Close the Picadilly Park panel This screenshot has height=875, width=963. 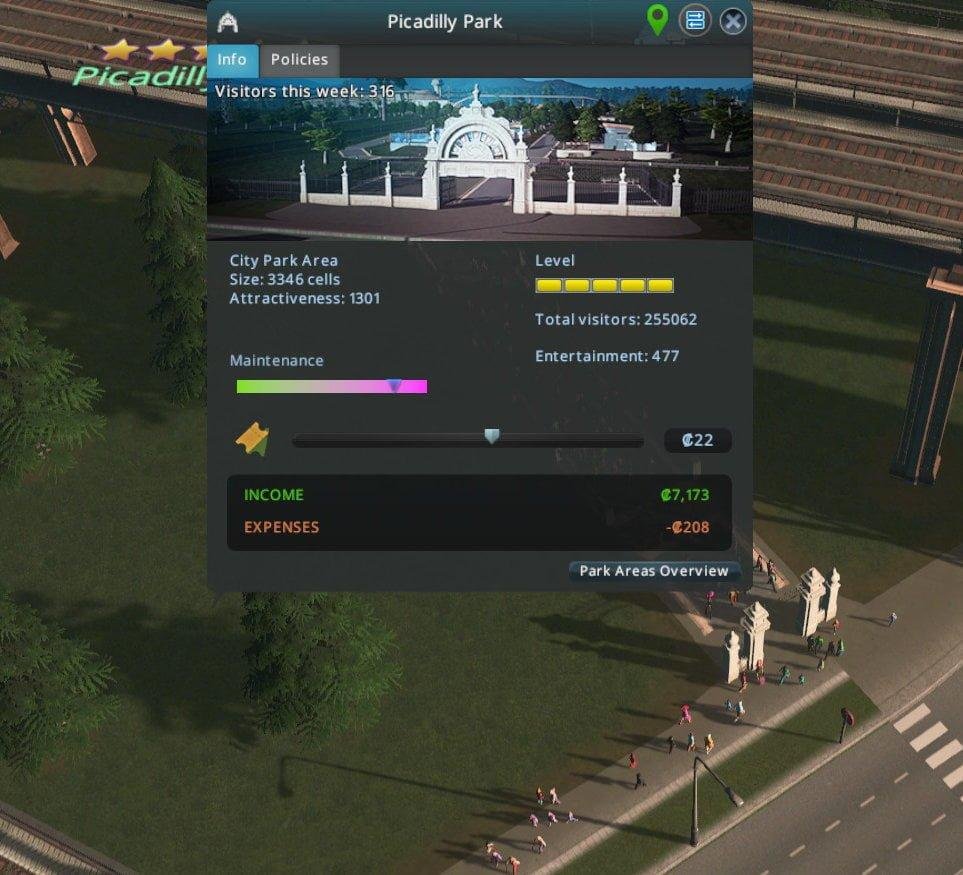click(x=733, y=21)
